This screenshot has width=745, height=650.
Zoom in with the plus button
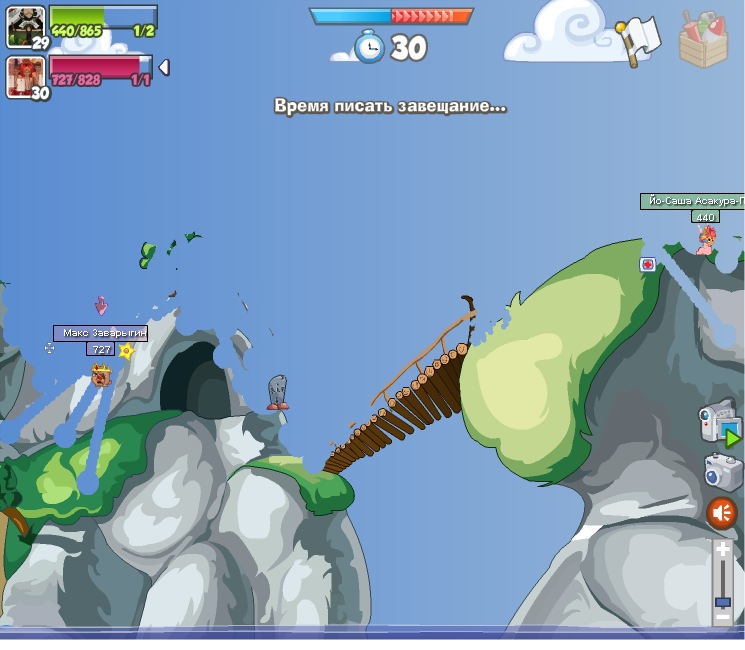click(723, 550)
